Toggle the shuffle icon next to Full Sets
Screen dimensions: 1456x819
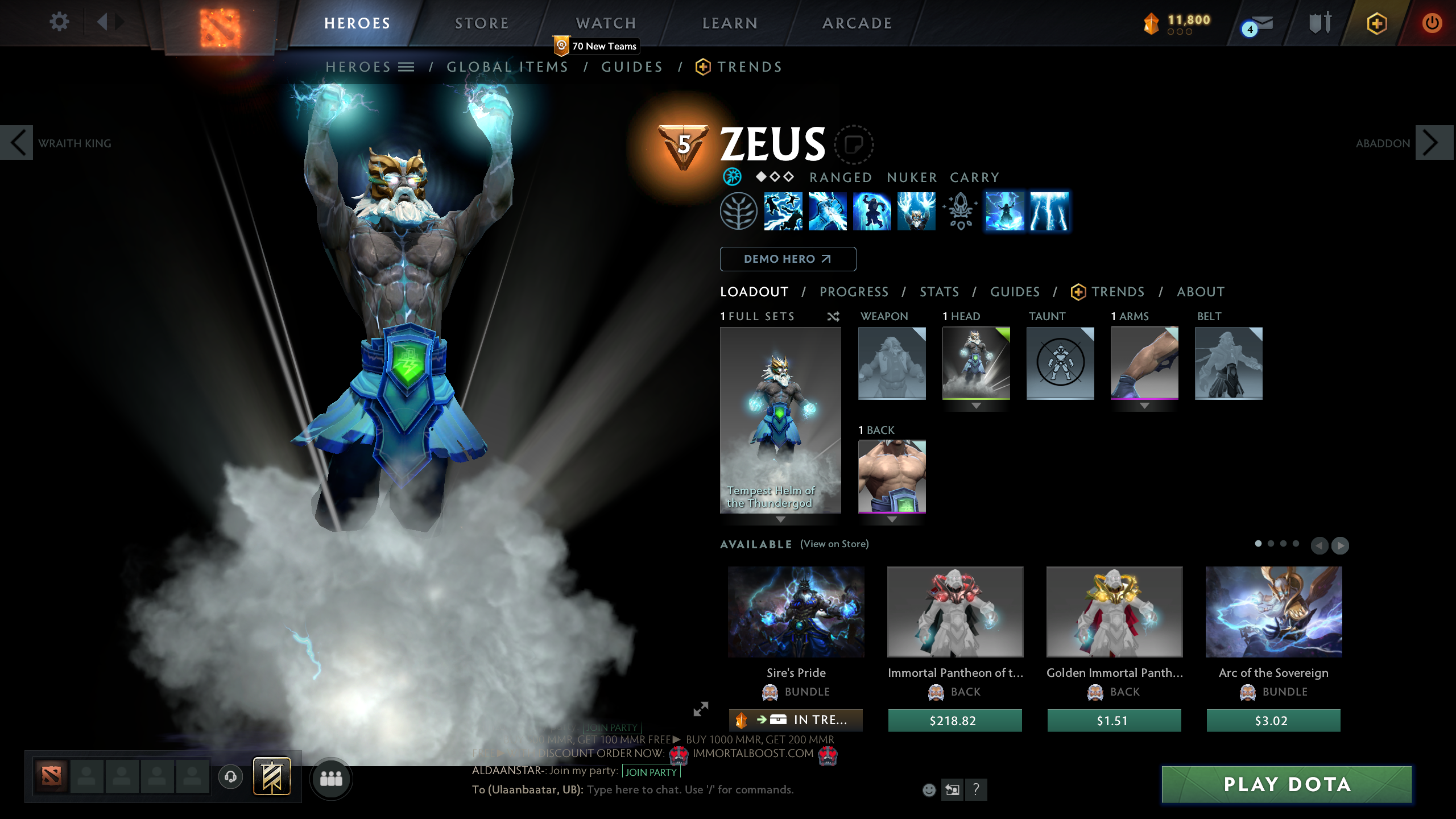pyautogui.click(x=834, y=317)
